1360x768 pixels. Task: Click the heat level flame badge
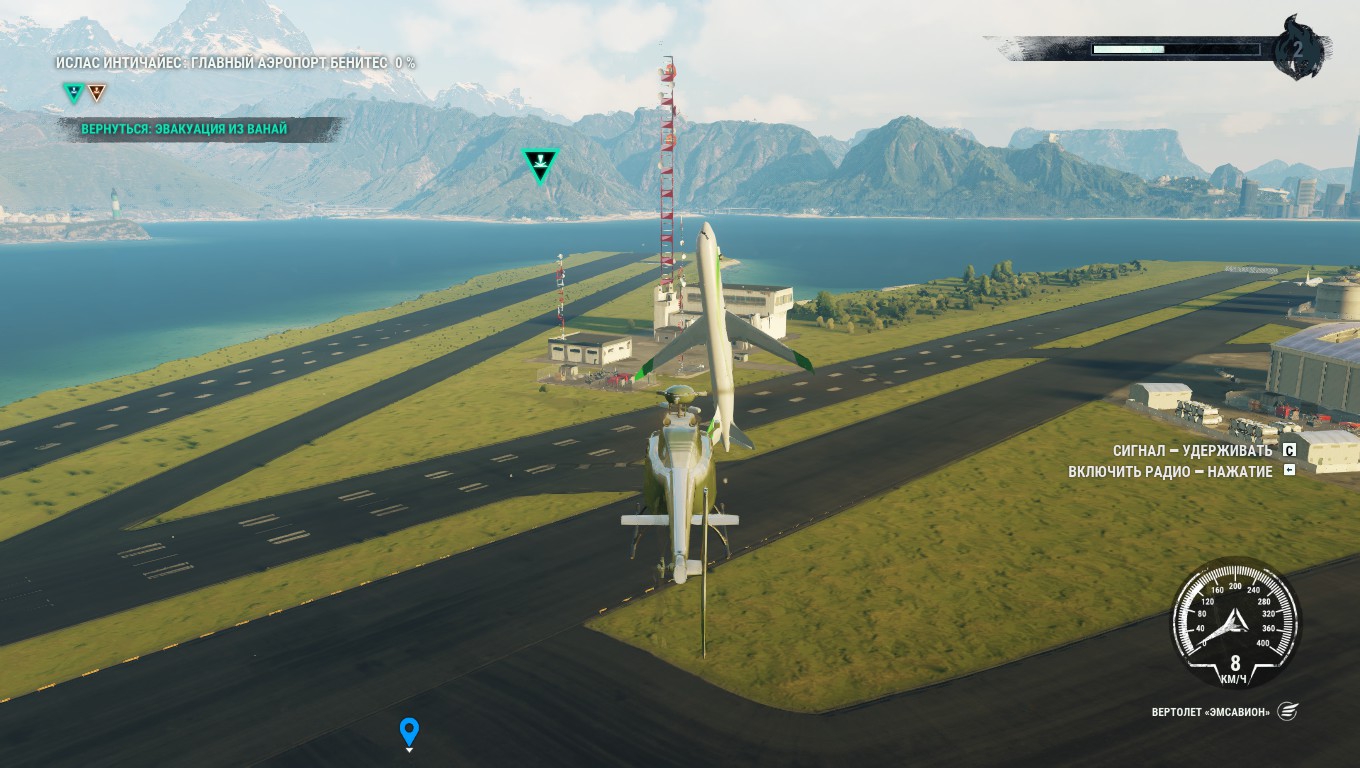1298,48
